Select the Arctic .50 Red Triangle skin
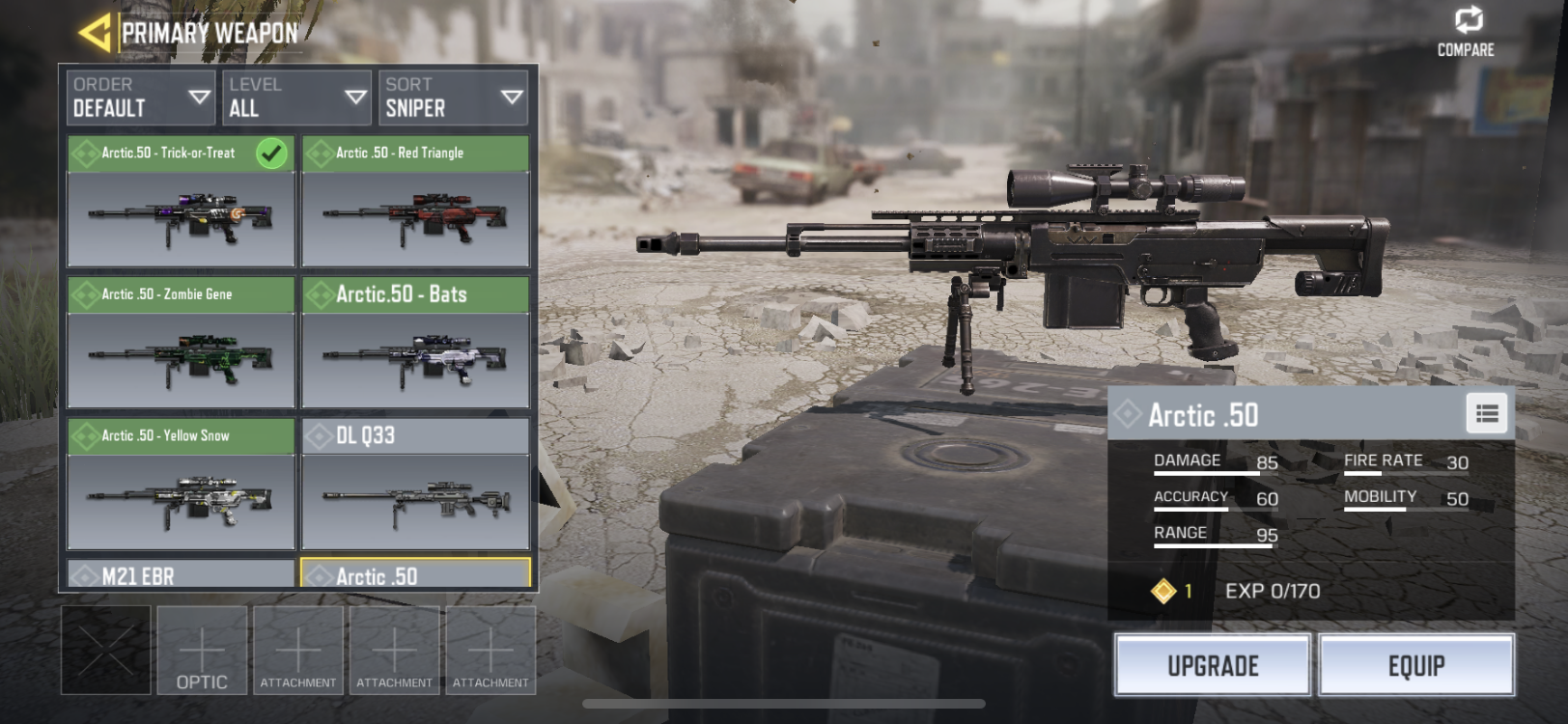The image size is (1568, 724). tap(415, 202)
